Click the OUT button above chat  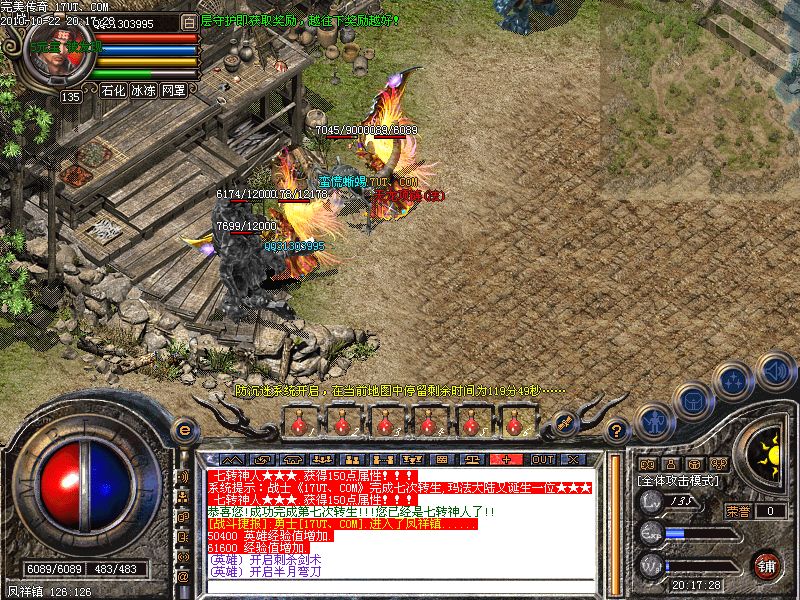(542, 459)
